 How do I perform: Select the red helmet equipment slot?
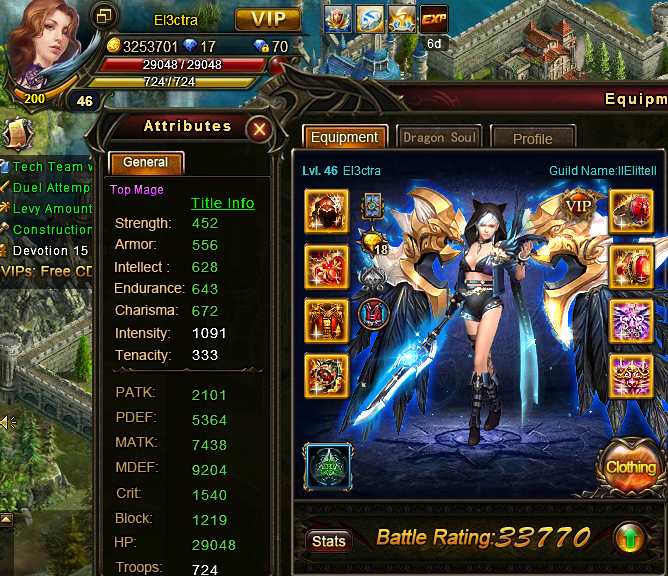[x=327, y=210]
